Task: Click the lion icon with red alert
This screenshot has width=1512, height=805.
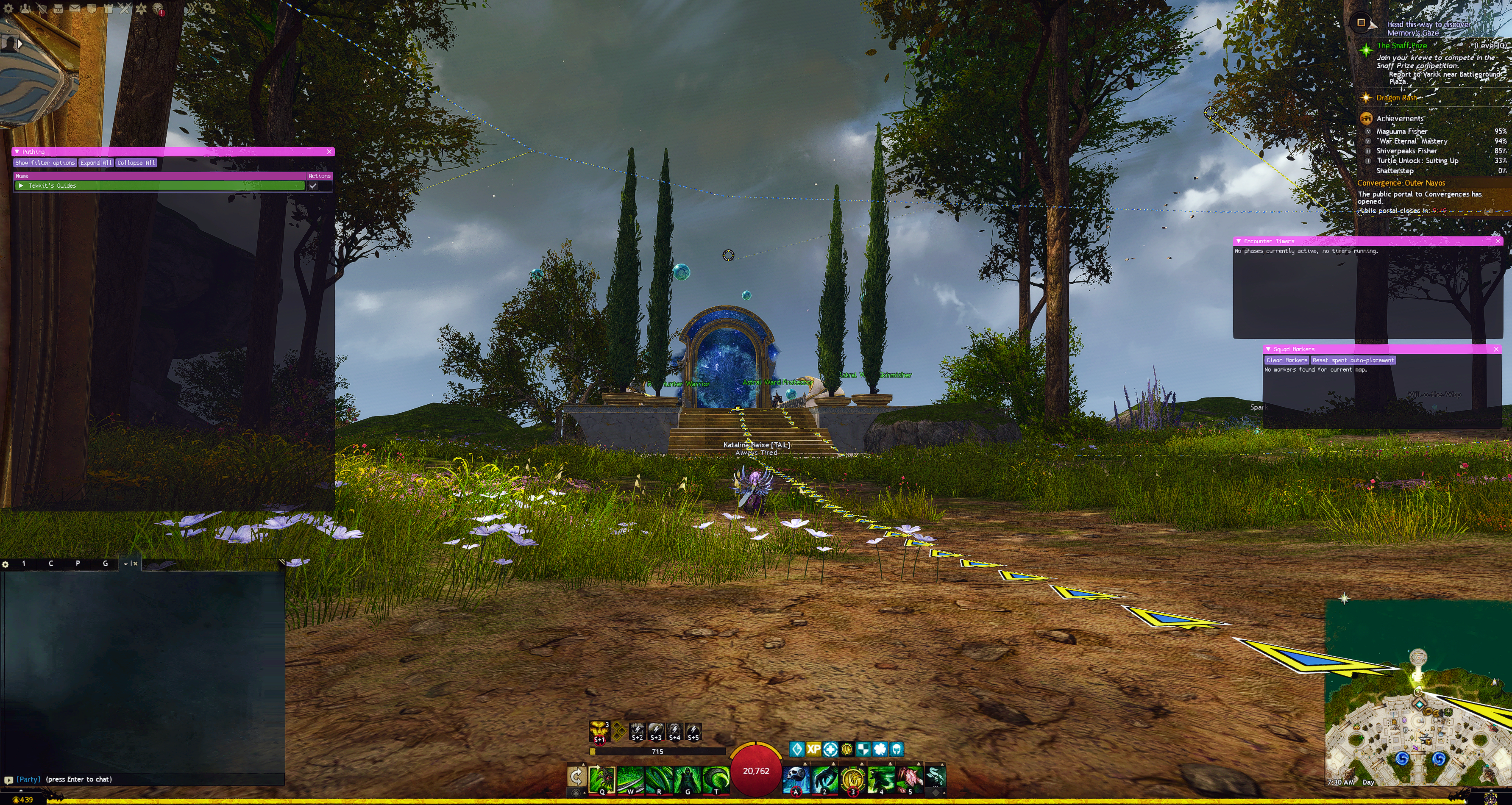Action: coord(157,8)
